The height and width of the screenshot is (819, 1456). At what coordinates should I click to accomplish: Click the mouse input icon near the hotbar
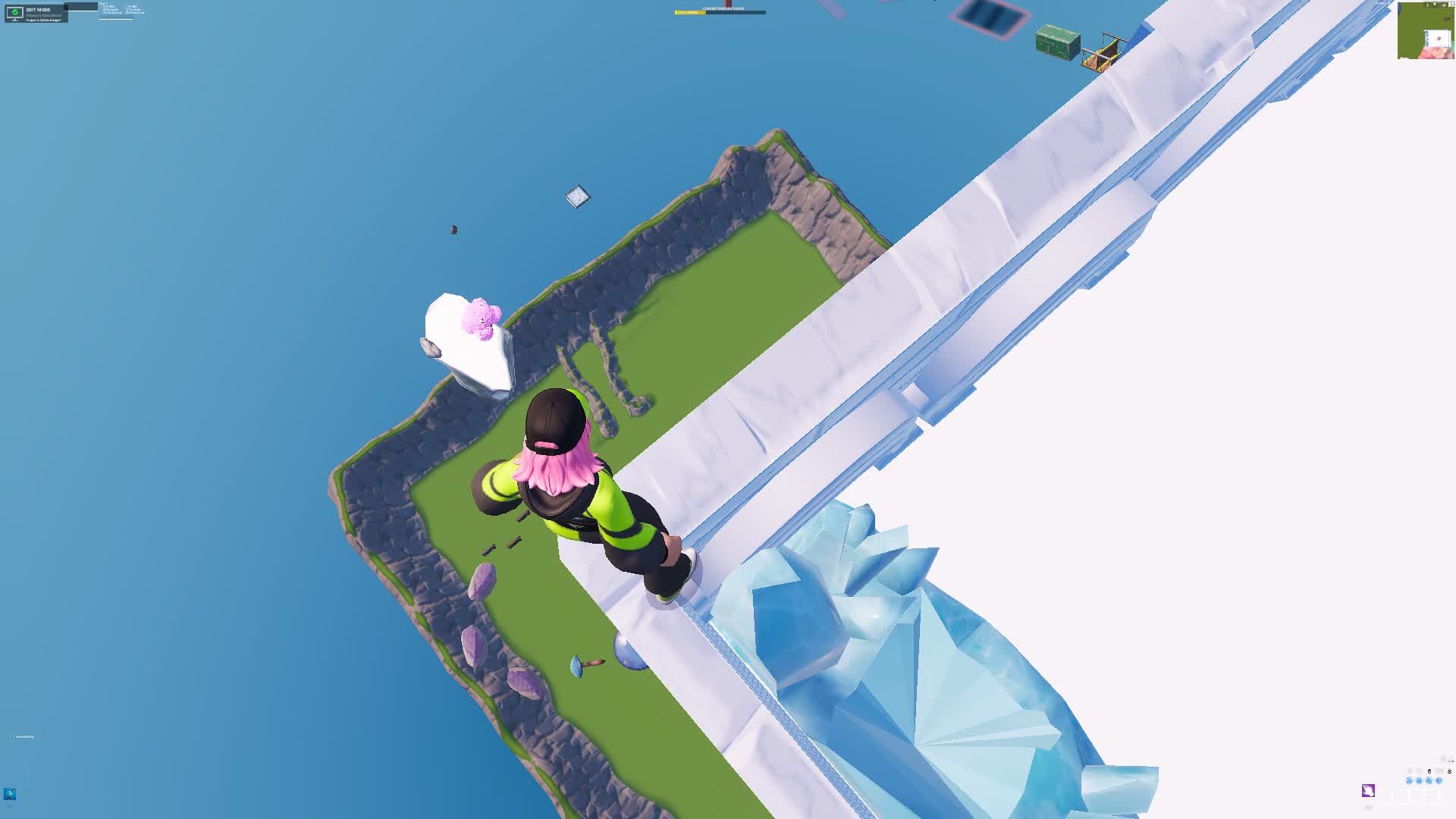1450,771
